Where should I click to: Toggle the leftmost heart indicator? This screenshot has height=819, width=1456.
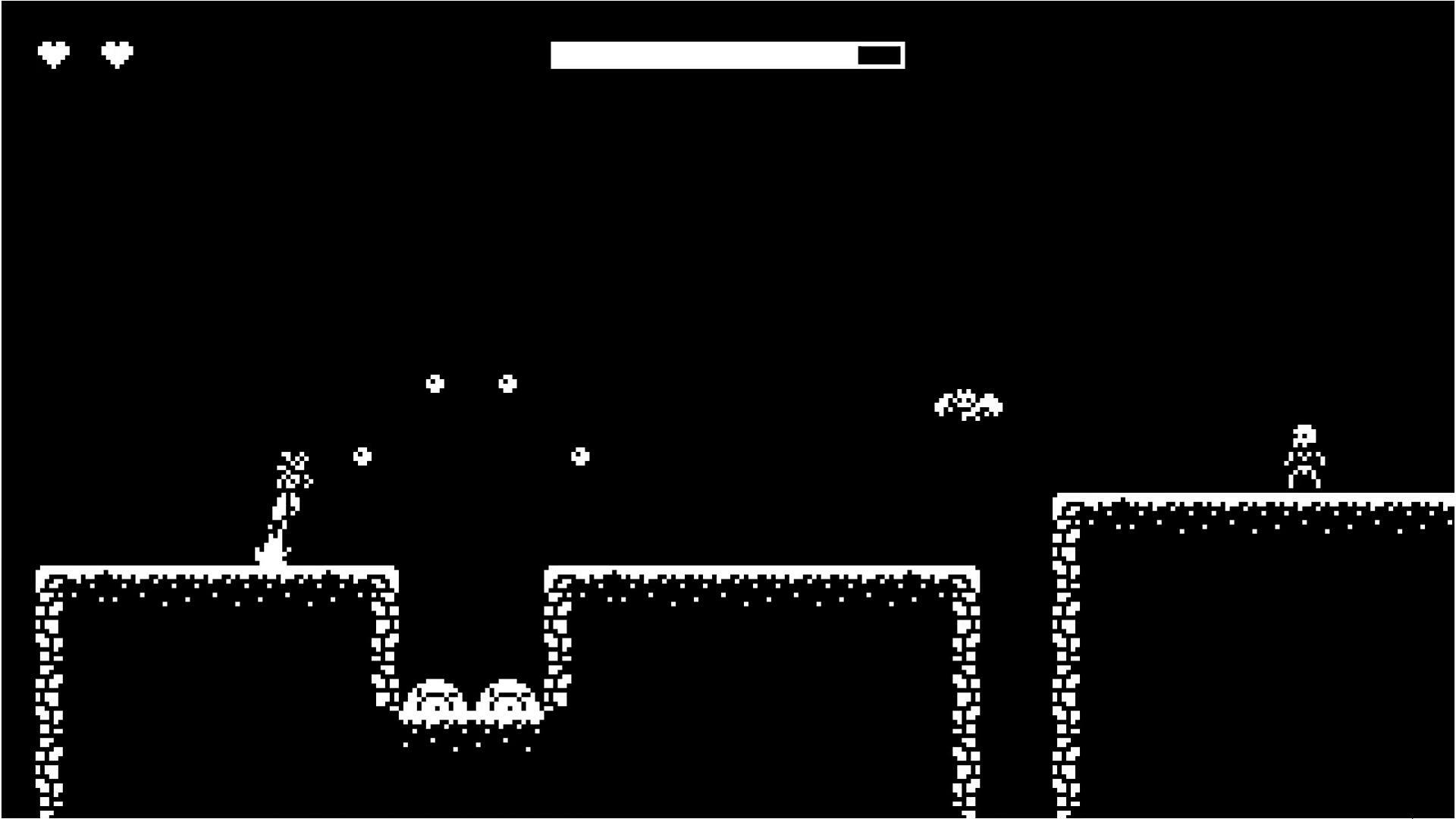pyautogui.click(x=55, y=53)
